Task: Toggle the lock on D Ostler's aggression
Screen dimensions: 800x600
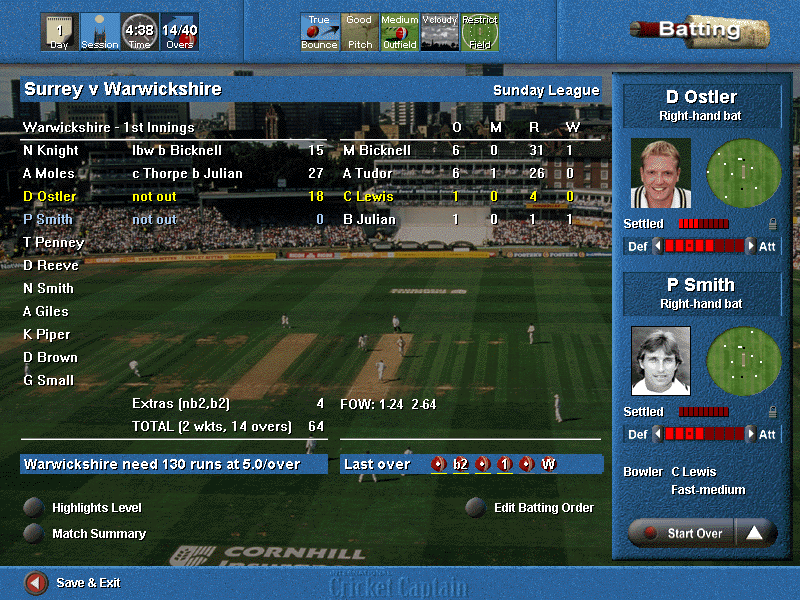Action: pos(773,224)
